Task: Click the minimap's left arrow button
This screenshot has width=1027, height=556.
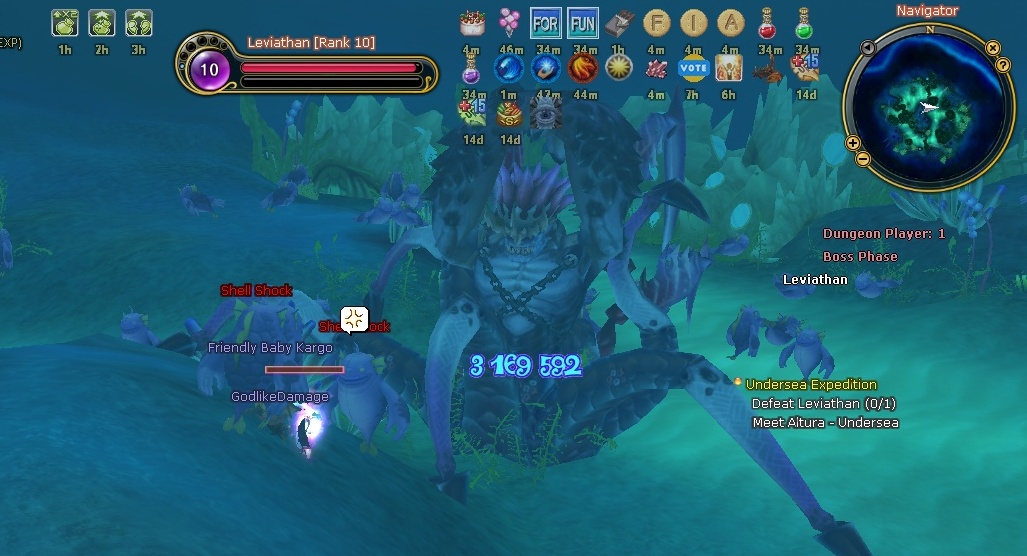Action: pos(868,47)
